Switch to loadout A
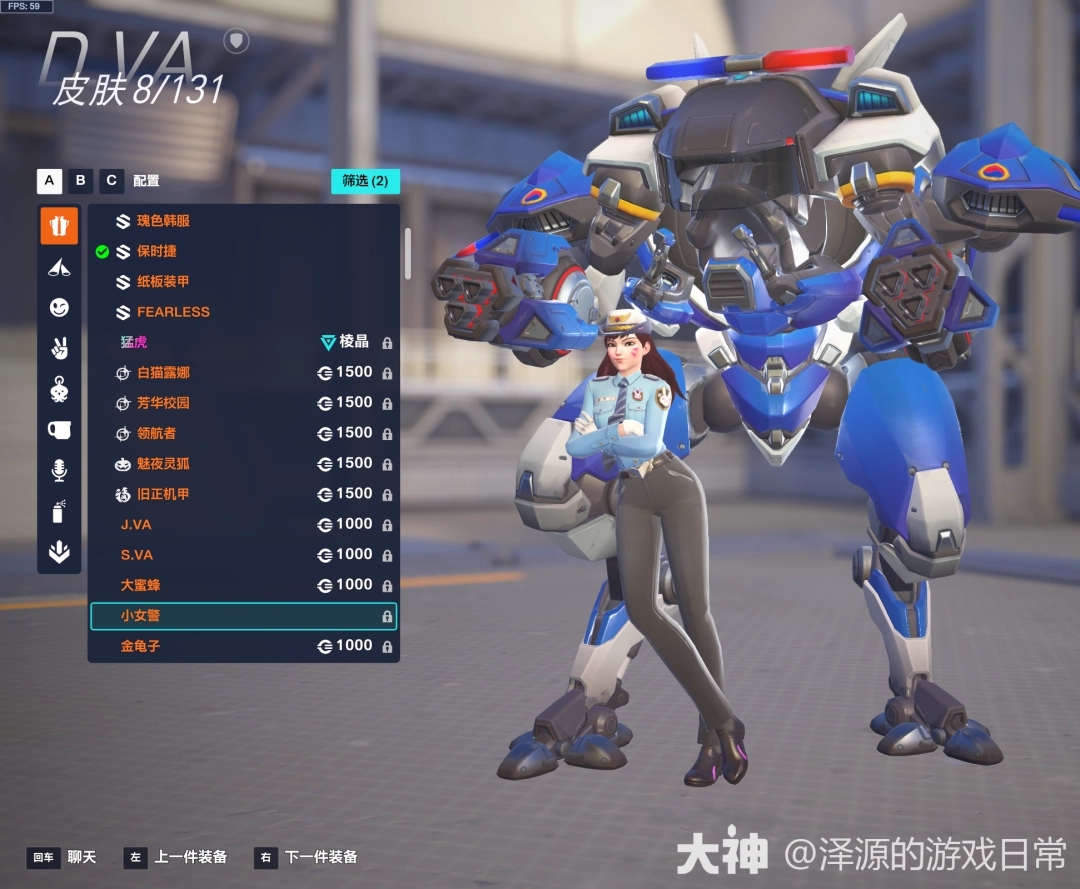 coord(49,181)
